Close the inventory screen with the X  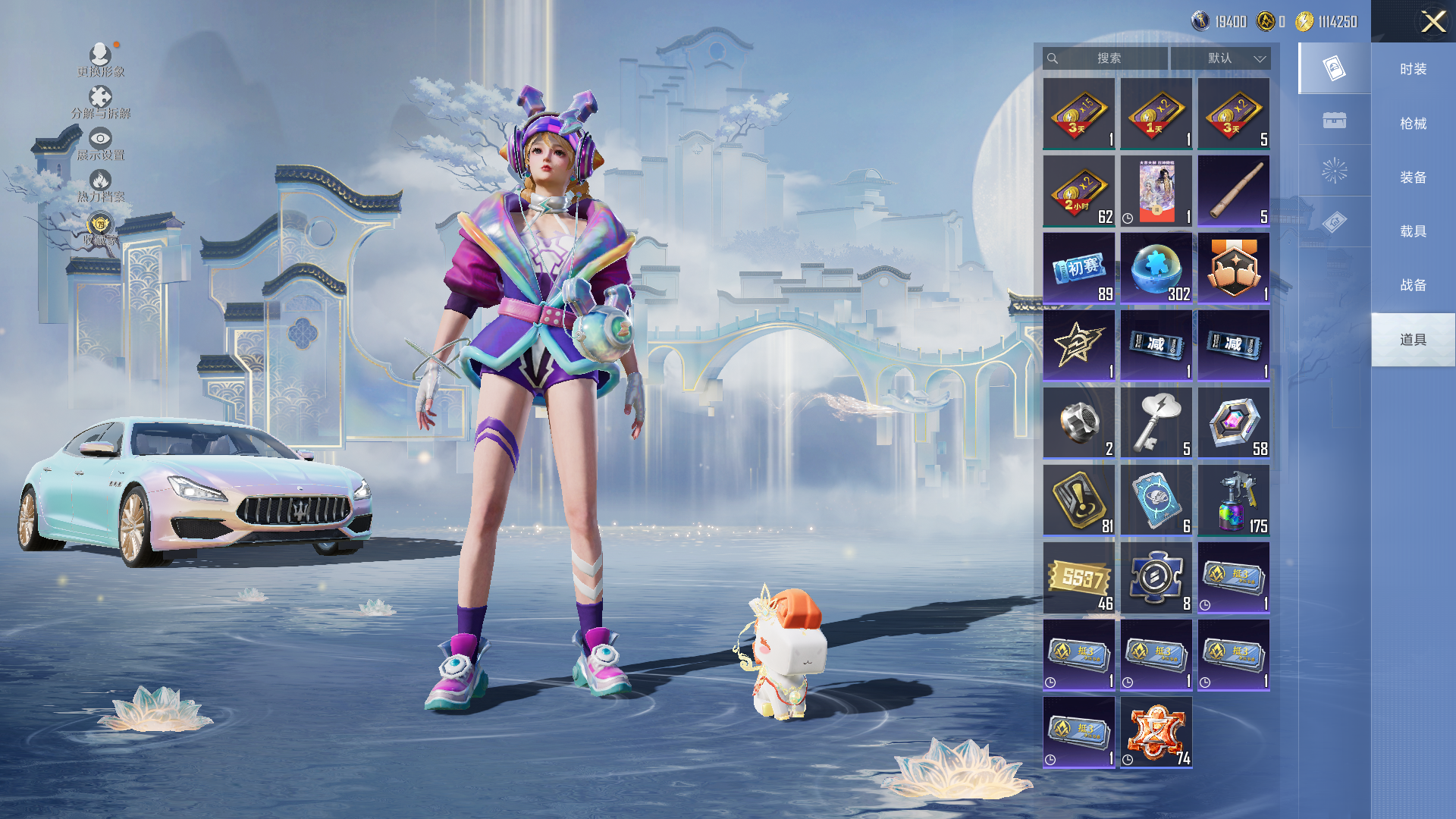pos(1432,21)
